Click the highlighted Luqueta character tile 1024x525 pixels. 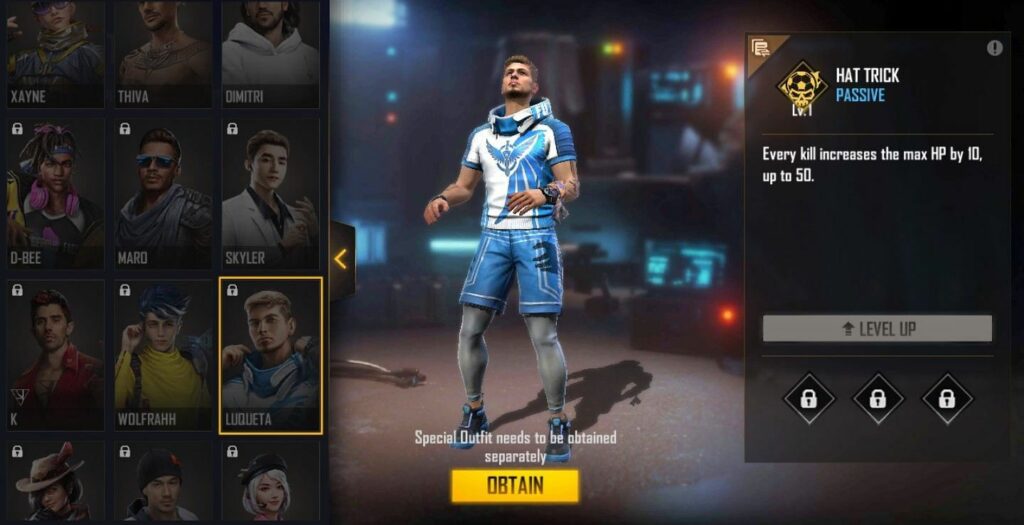[x=270, y=355]
